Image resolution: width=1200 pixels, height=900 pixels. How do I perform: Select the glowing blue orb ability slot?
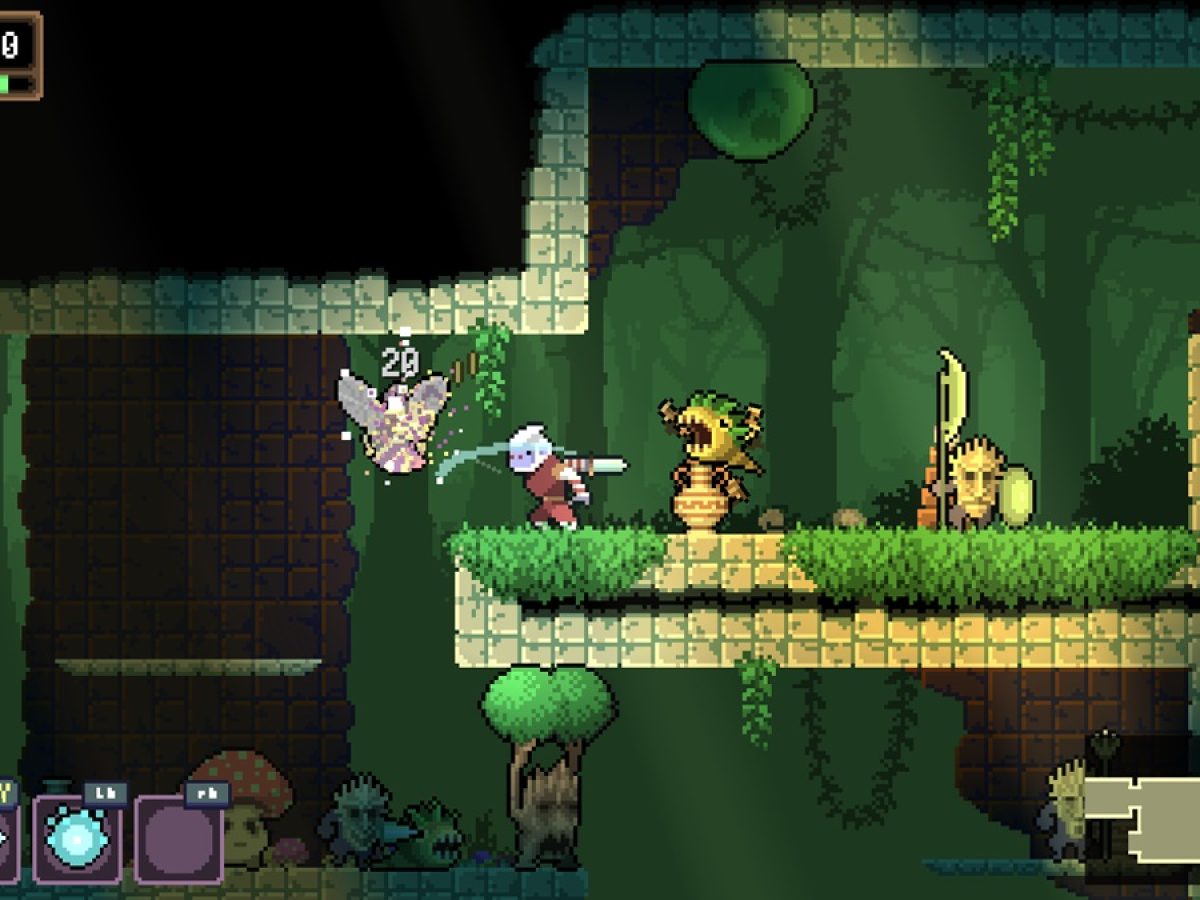pos(77,840)
